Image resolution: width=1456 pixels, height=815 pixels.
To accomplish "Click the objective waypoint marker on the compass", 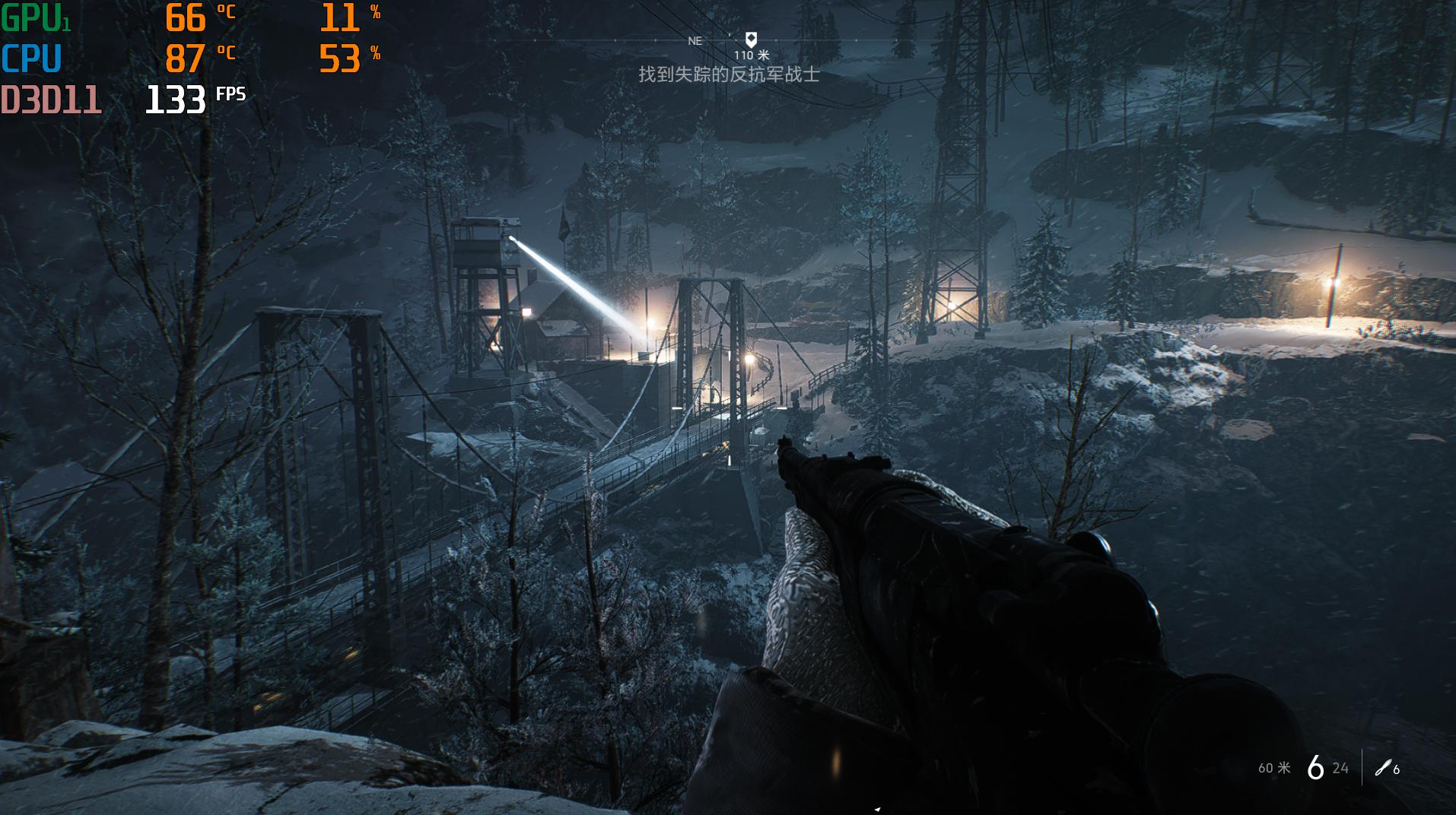I will 751,40.
